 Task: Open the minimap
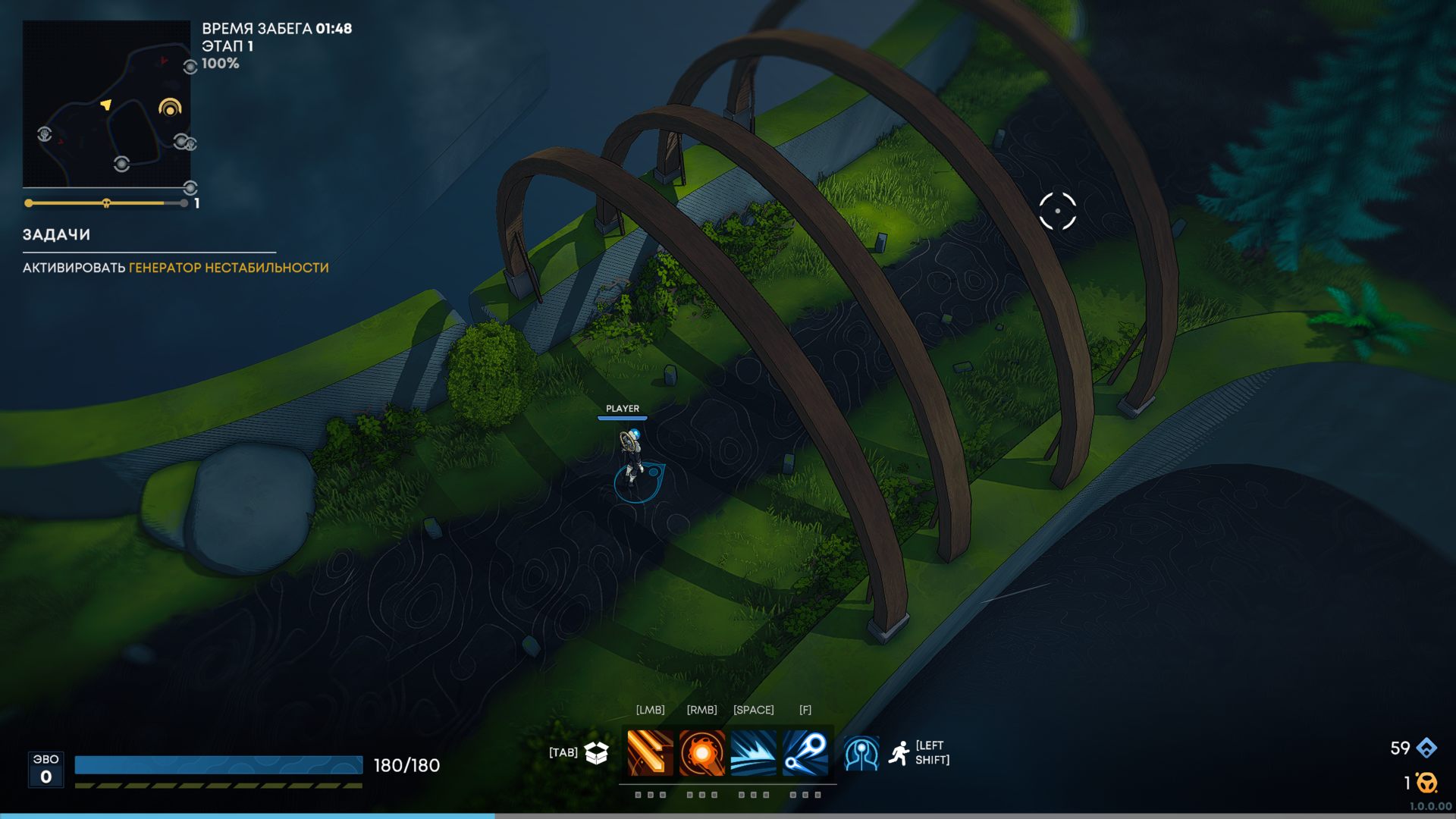(x=106, y=104)
